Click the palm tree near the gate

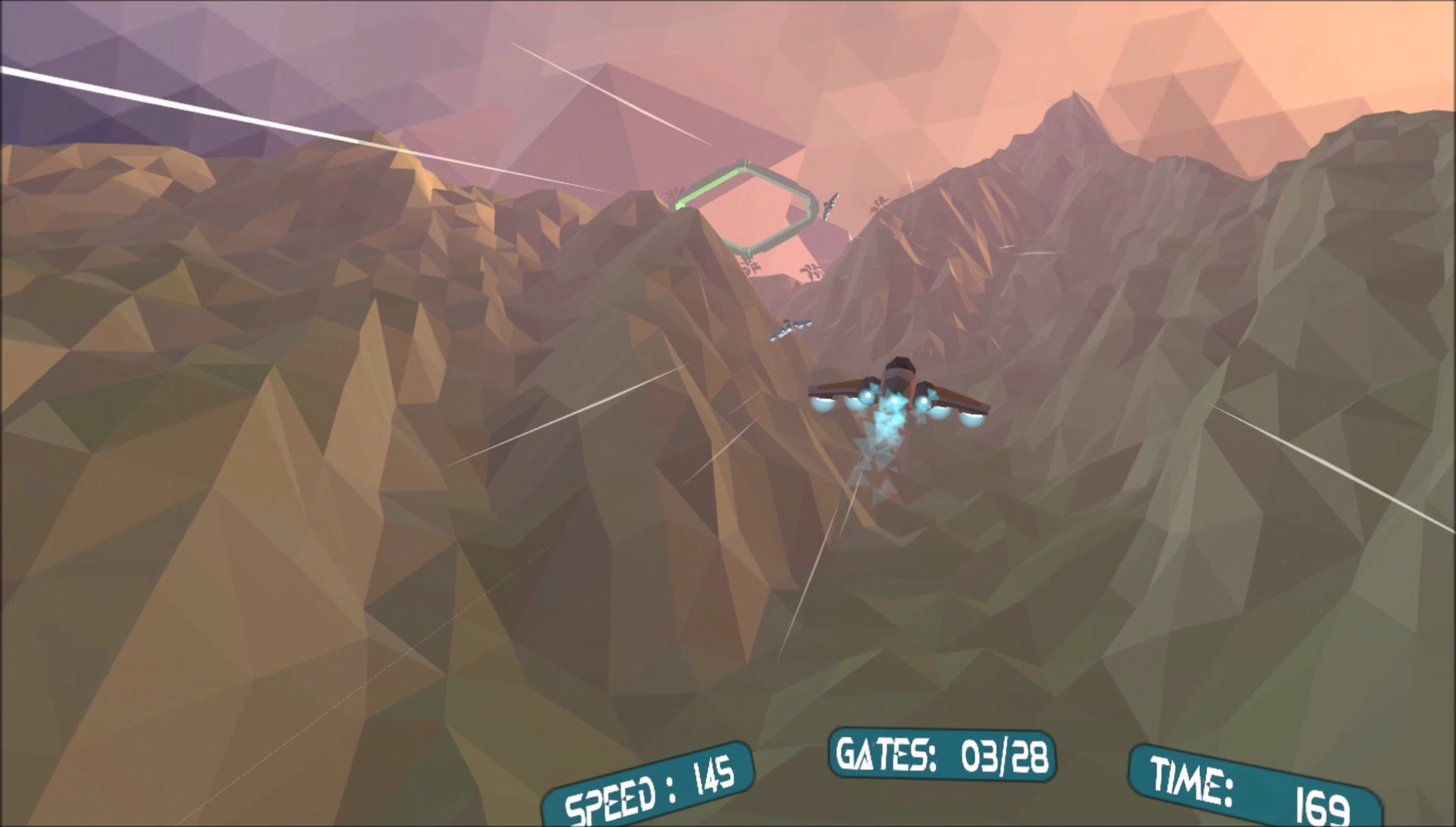[x=752, y=268]
